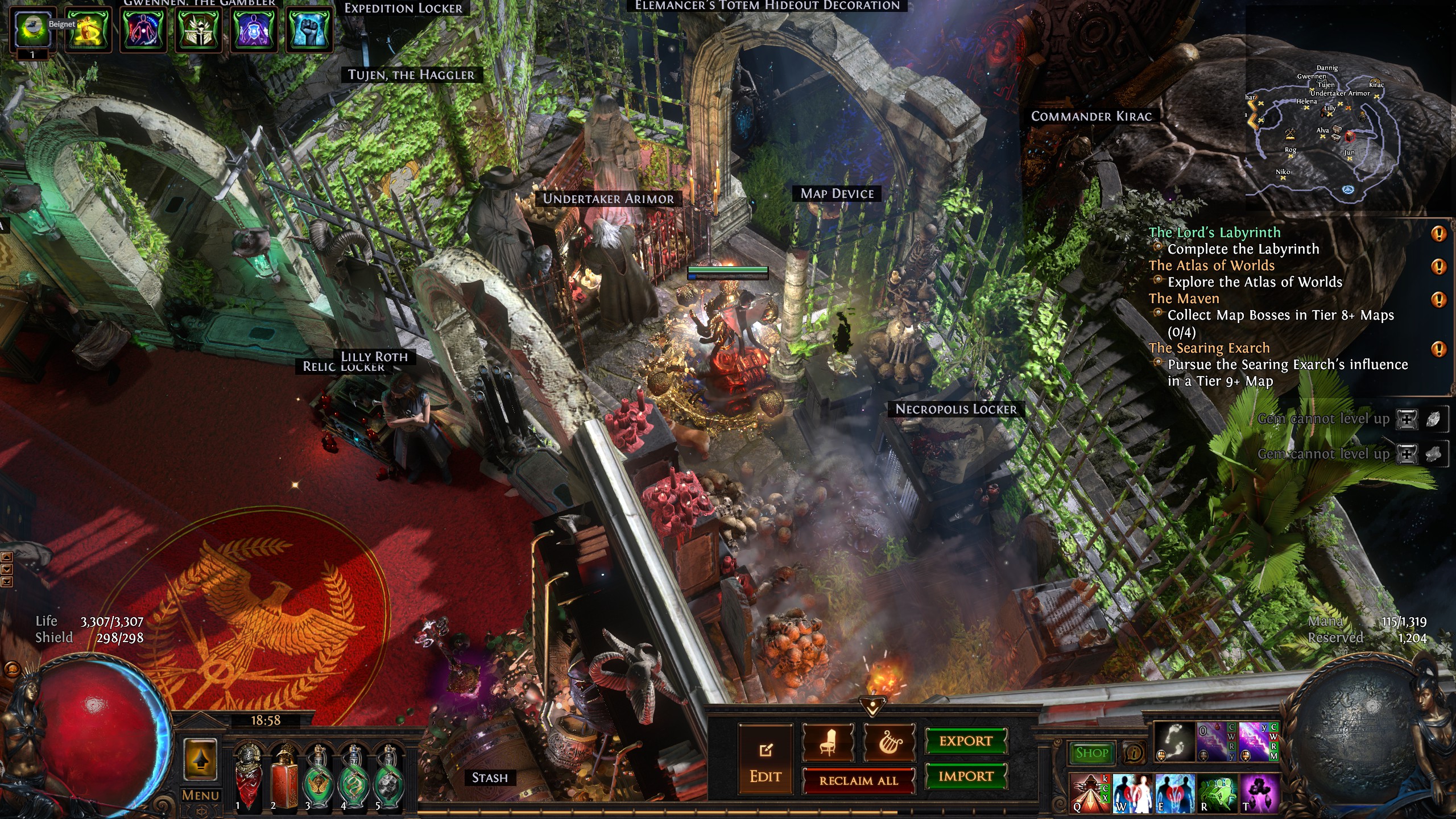
Task: Click the gold up-arrow level-up button
Action: [x=200, y=759]
